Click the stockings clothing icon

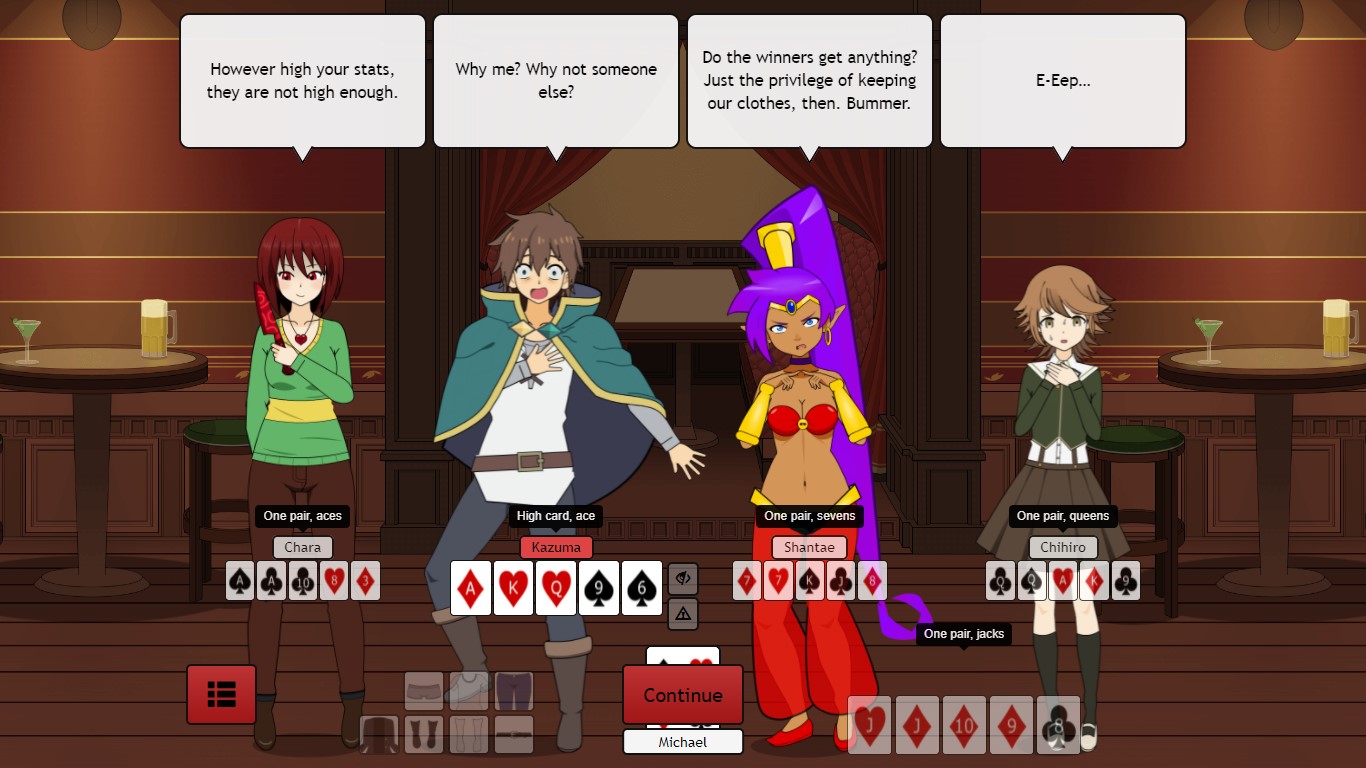pyautogui.click(x=468, y=736)
